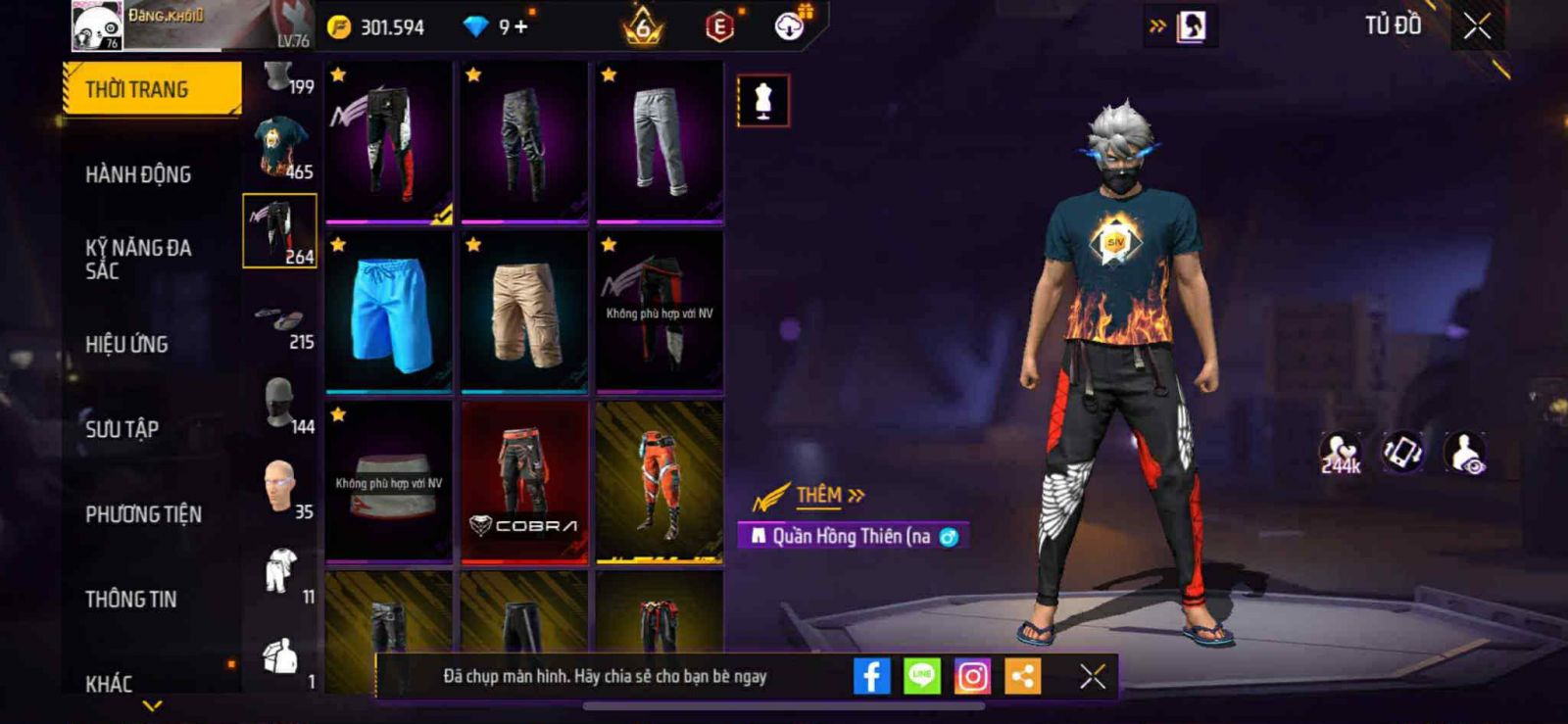Open the mask category with 144 items

[280, 404]
